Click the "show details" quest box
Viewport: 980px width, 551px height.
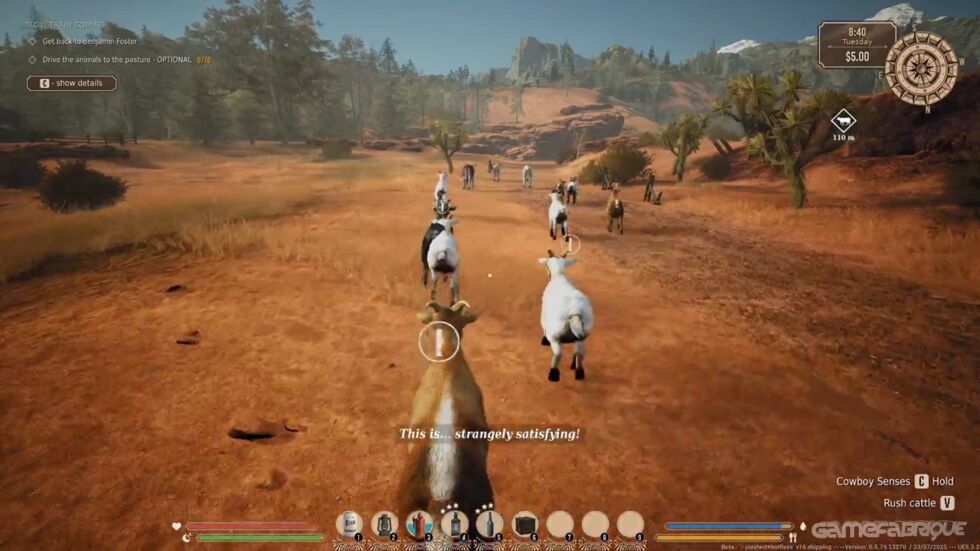pyautogui.click(x=71, y=83)
